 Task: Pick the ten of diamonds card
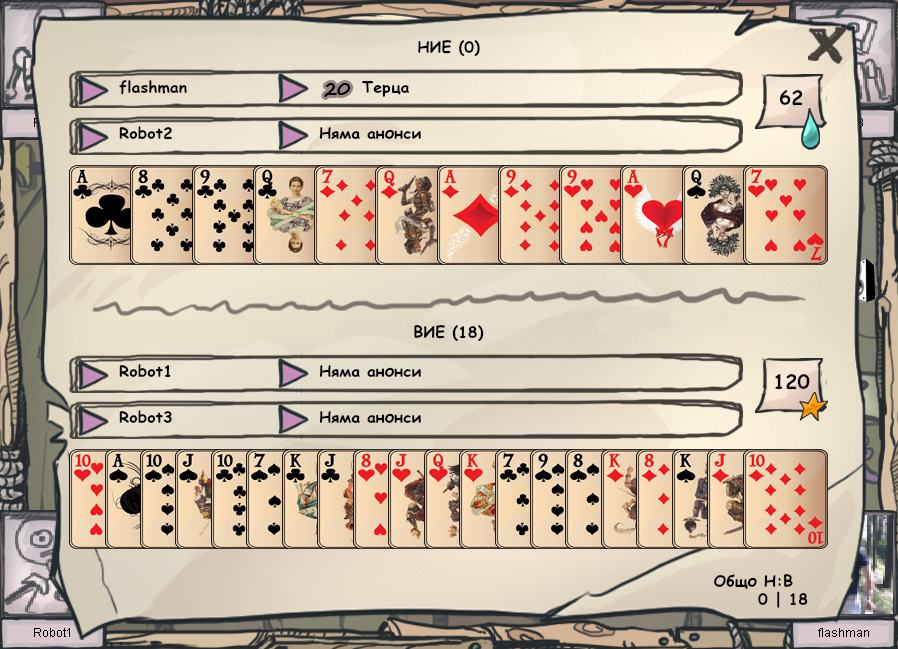pyautogui.click(x=785, y=499)
